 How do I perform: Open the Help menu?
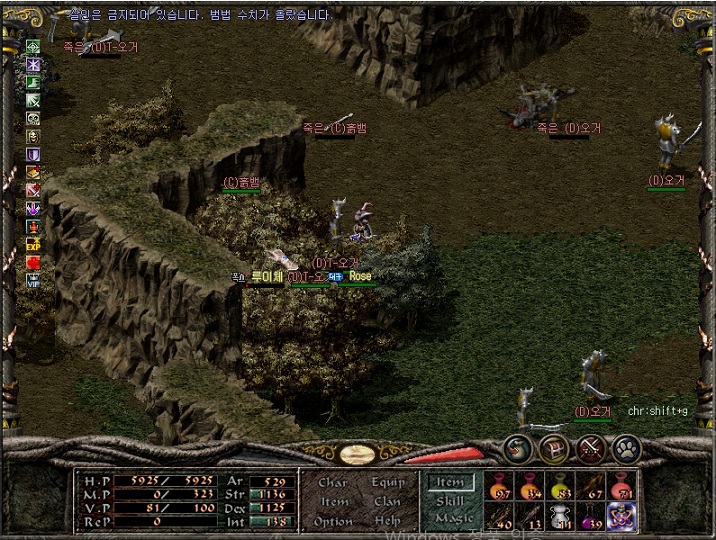pyautogui.click(x=388, y=521)
